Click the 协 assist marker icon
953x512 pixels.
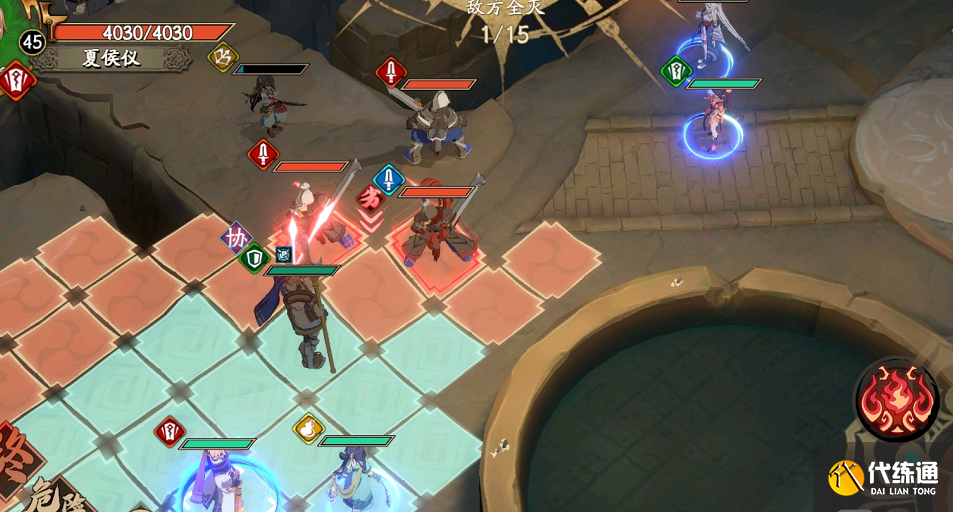point(236,238)
